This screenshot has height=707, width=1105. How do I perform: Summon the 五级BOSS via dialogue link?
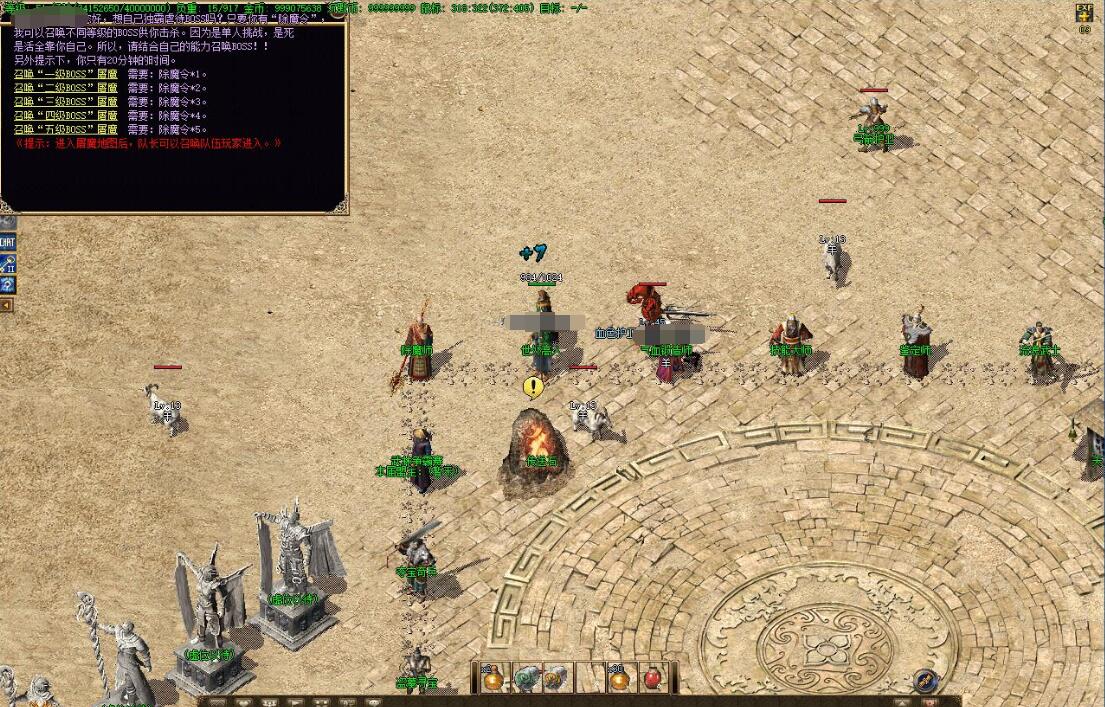click(x=65, y=129)
